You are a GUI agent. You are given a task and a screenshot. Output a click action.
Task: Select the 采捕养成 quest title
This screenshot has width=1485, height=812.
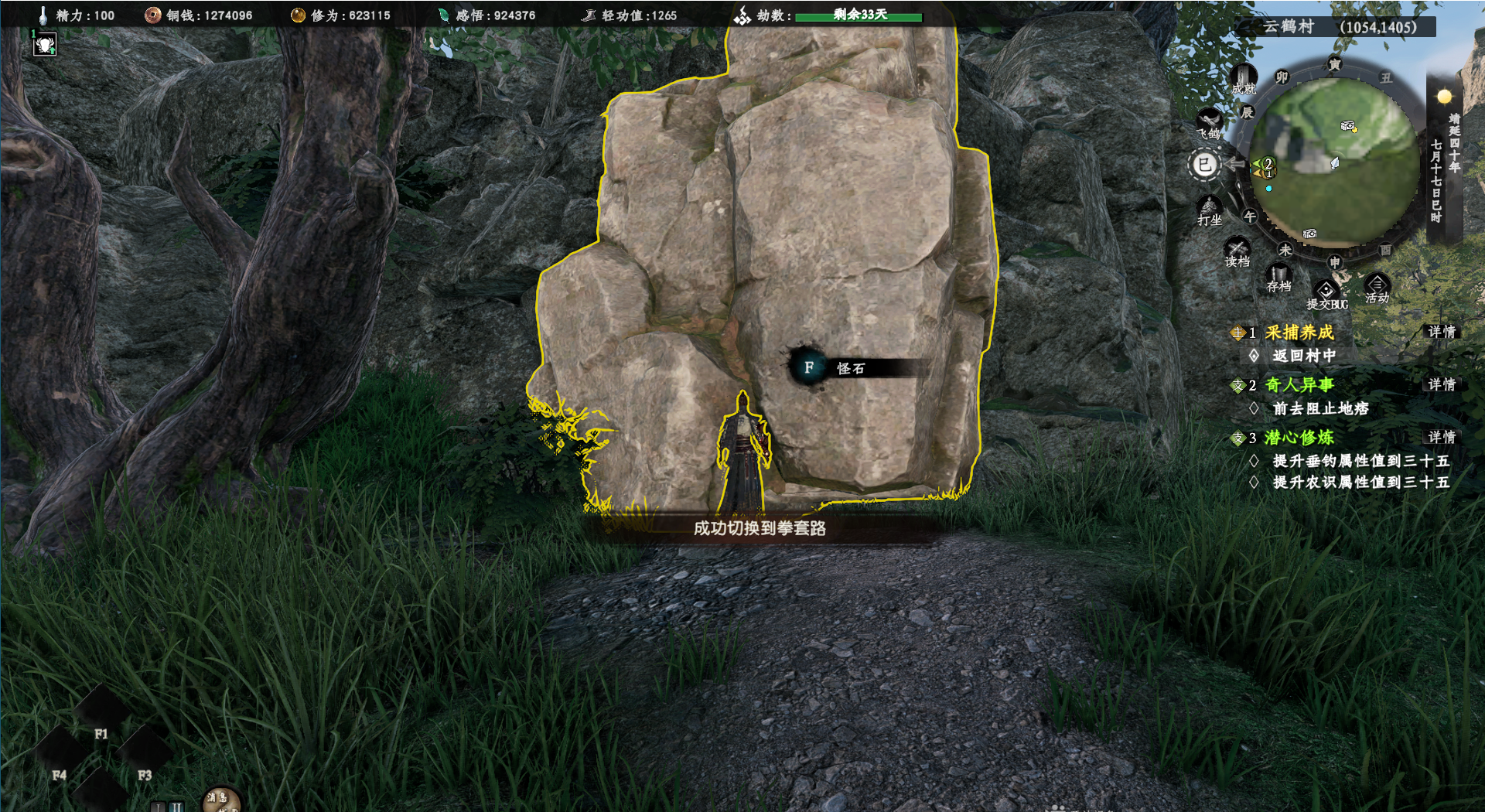(1299, 333)
